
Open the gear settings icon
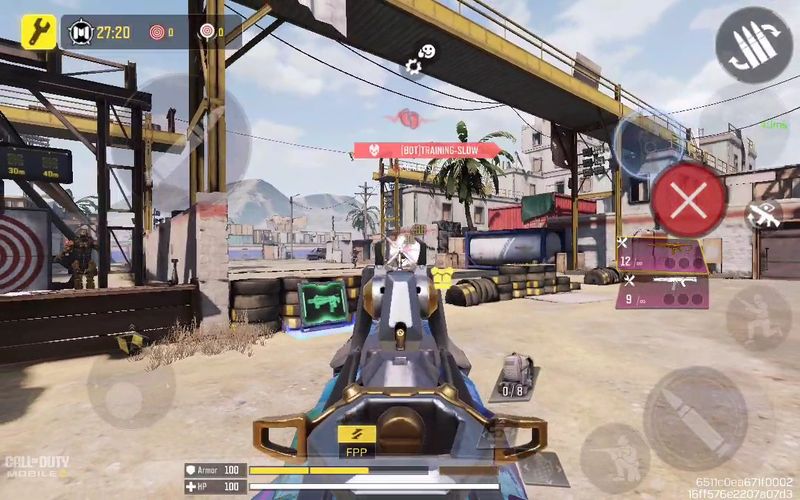[x=413, y=67]
